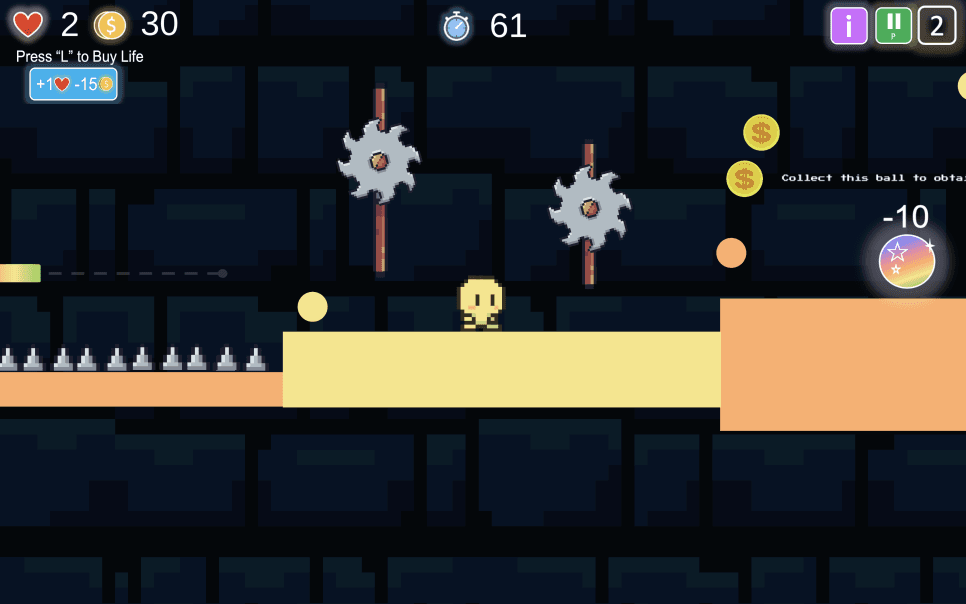Pause the game with the green button
966x604 pixels.
[893, 26]
